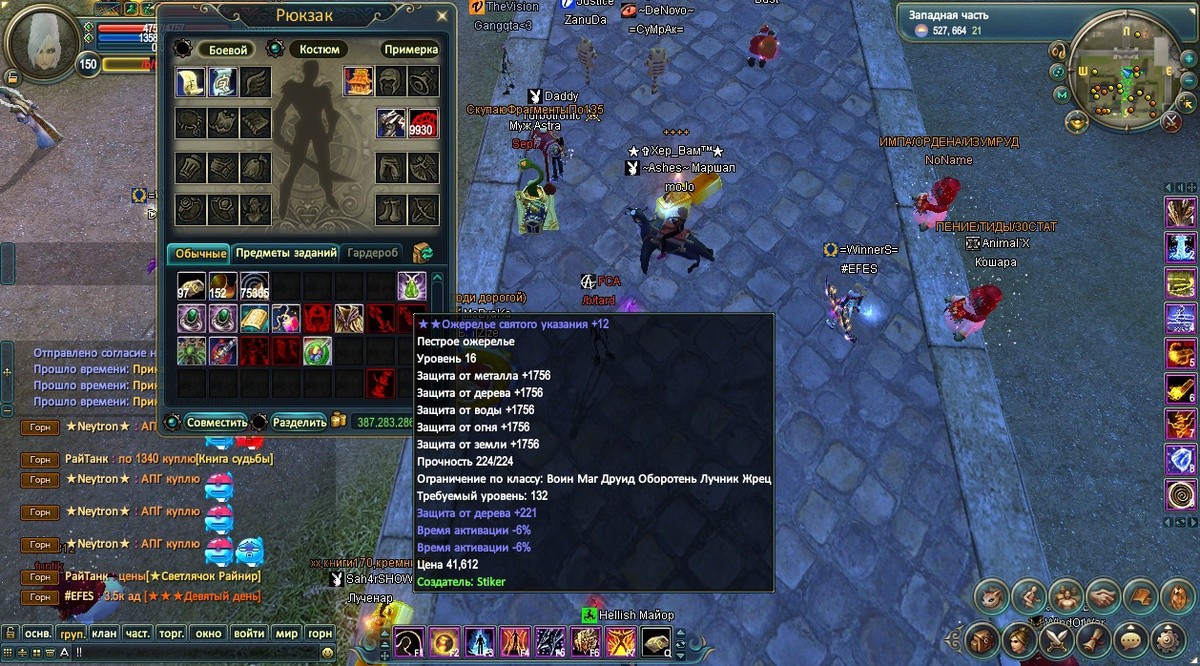Switch to the Костюм equipment view
The width and height of the screenshot is (1200, 666).
pyautogui.click(x=319, y=49)
